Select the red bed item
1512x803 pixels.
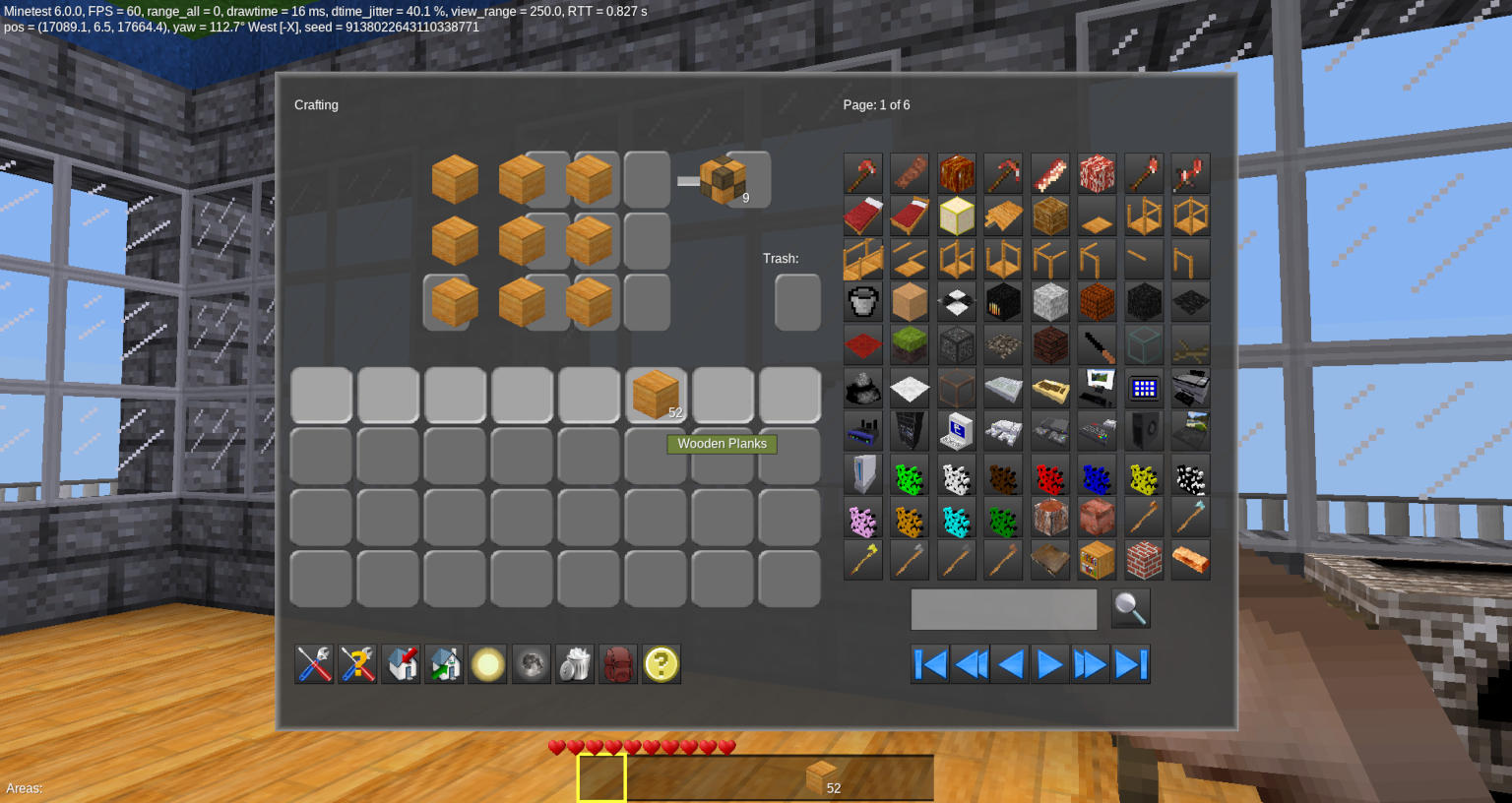click(862, 216)
